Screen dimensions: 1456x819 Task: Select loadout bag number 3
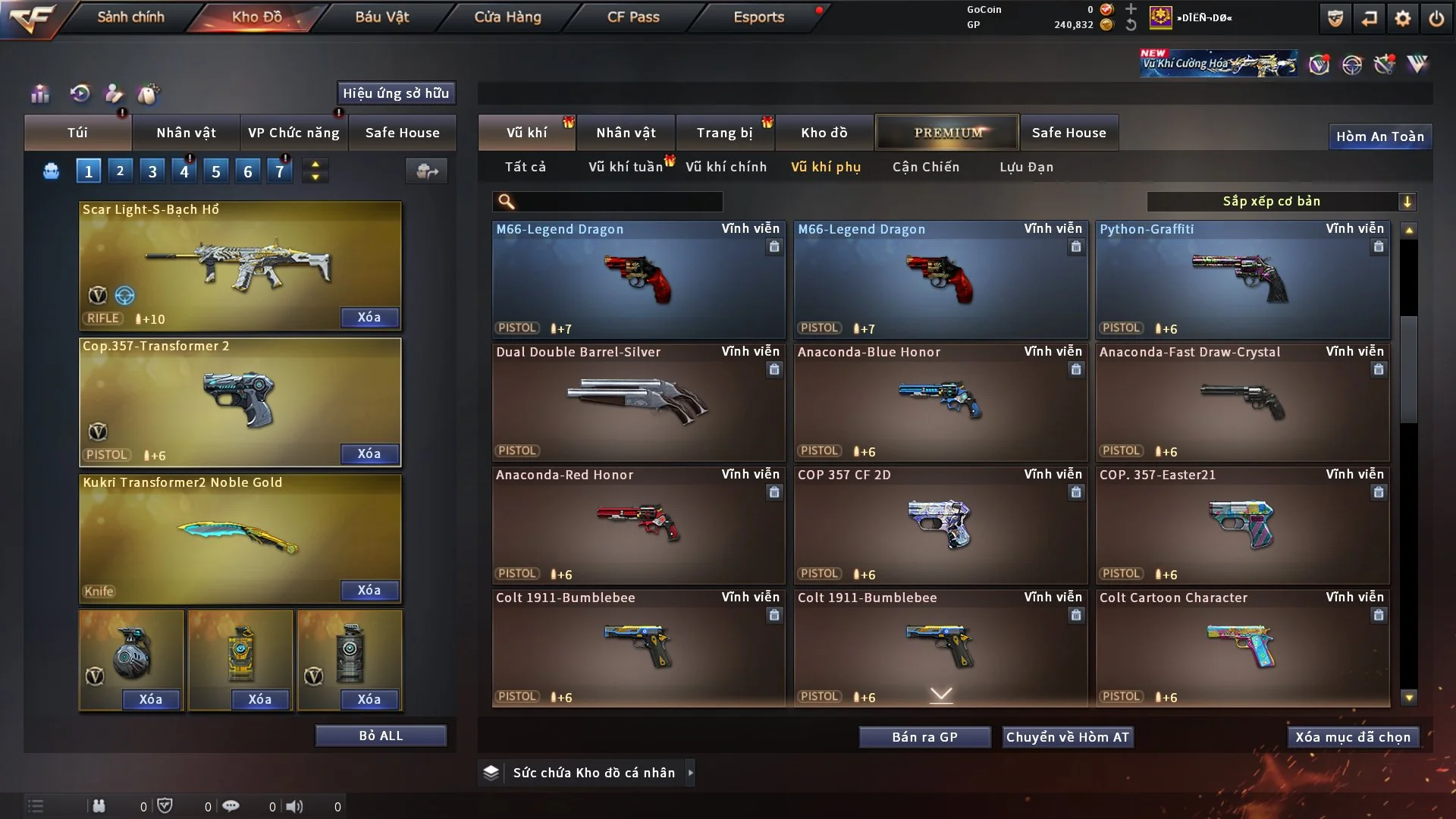coord(152,171)
